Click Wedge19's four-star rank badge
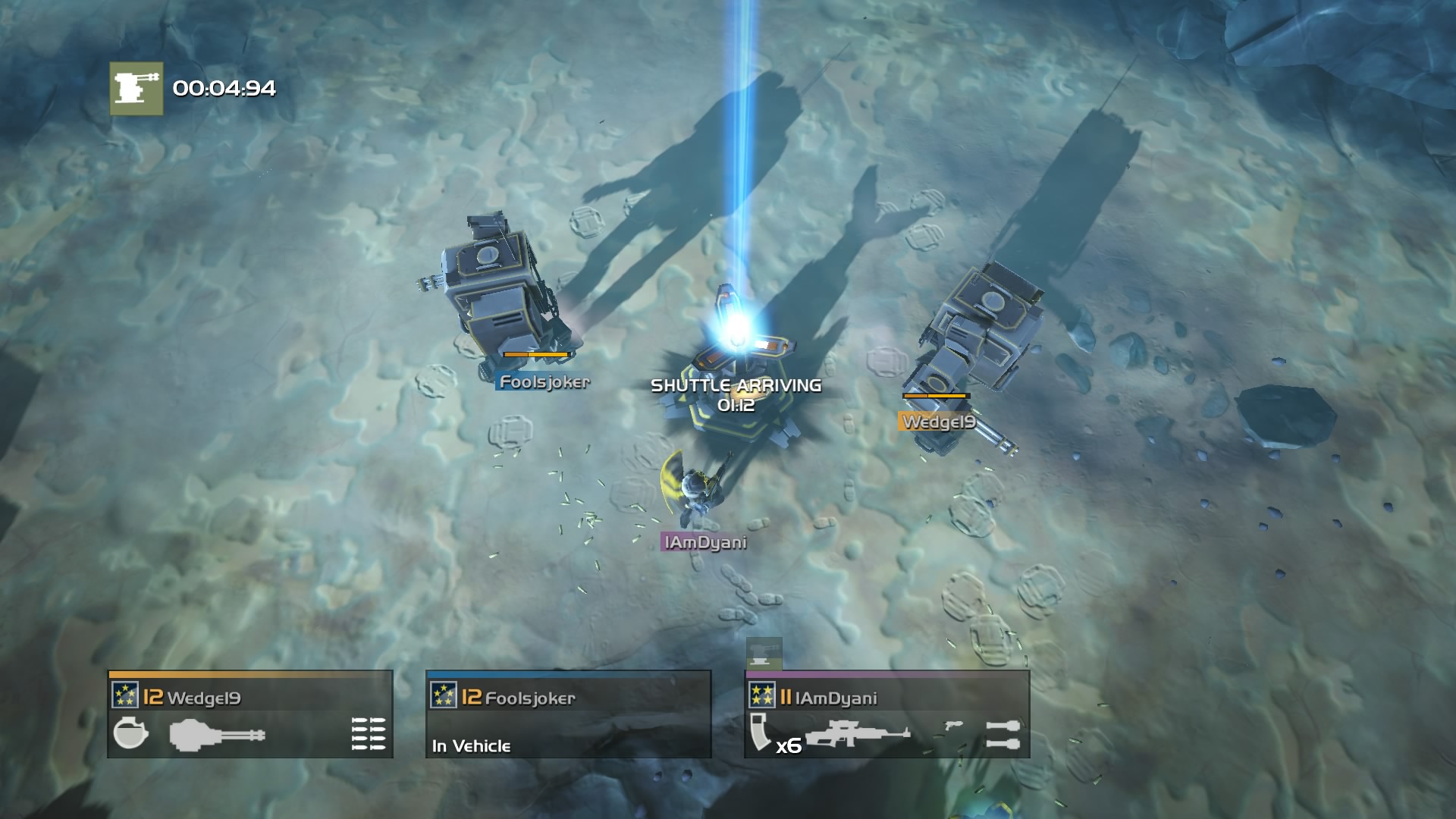Image resolution: width=1456 pixels, height=819 pixels. click(126, 695)
